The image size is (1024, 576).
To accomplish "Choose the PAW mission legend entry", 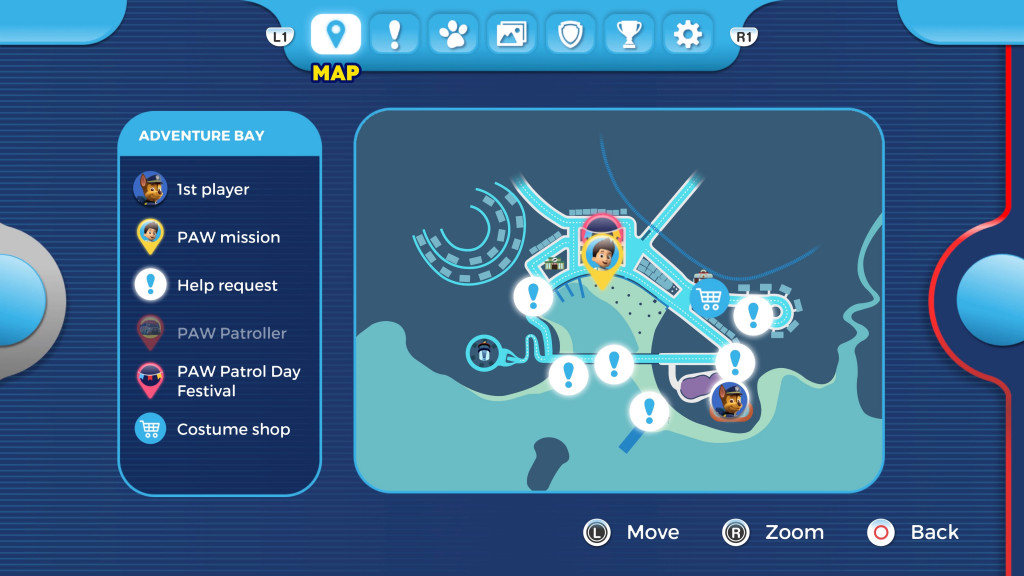I will coord(228,237).
